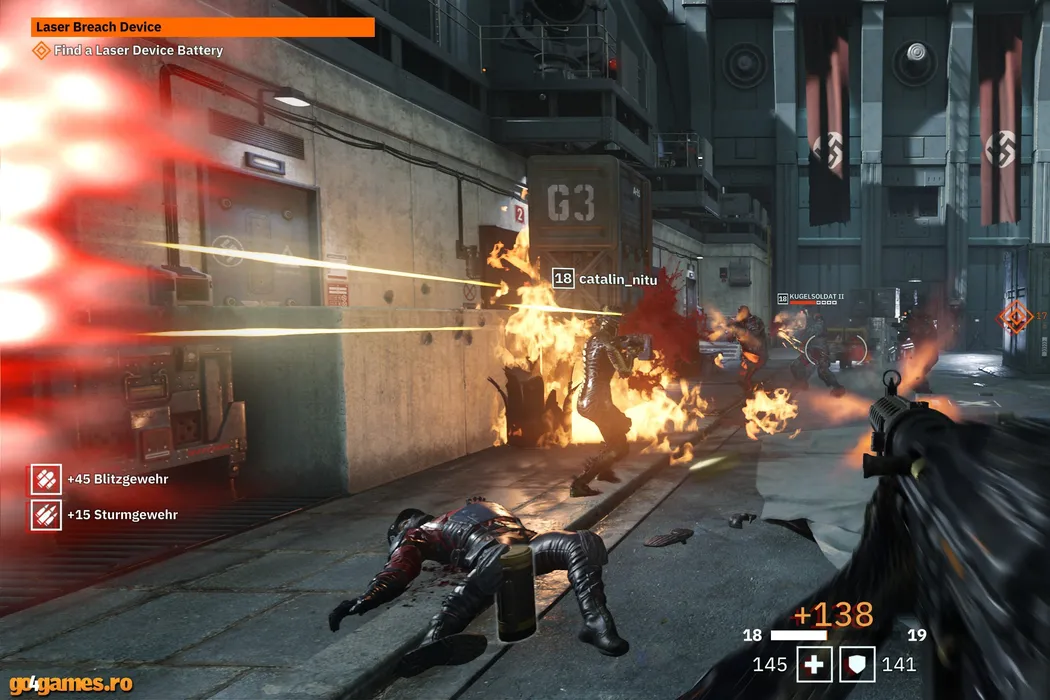Select the Blitzgewehr ammo pickup icon
1050x700 pixels.
click(x=46, y=479)
